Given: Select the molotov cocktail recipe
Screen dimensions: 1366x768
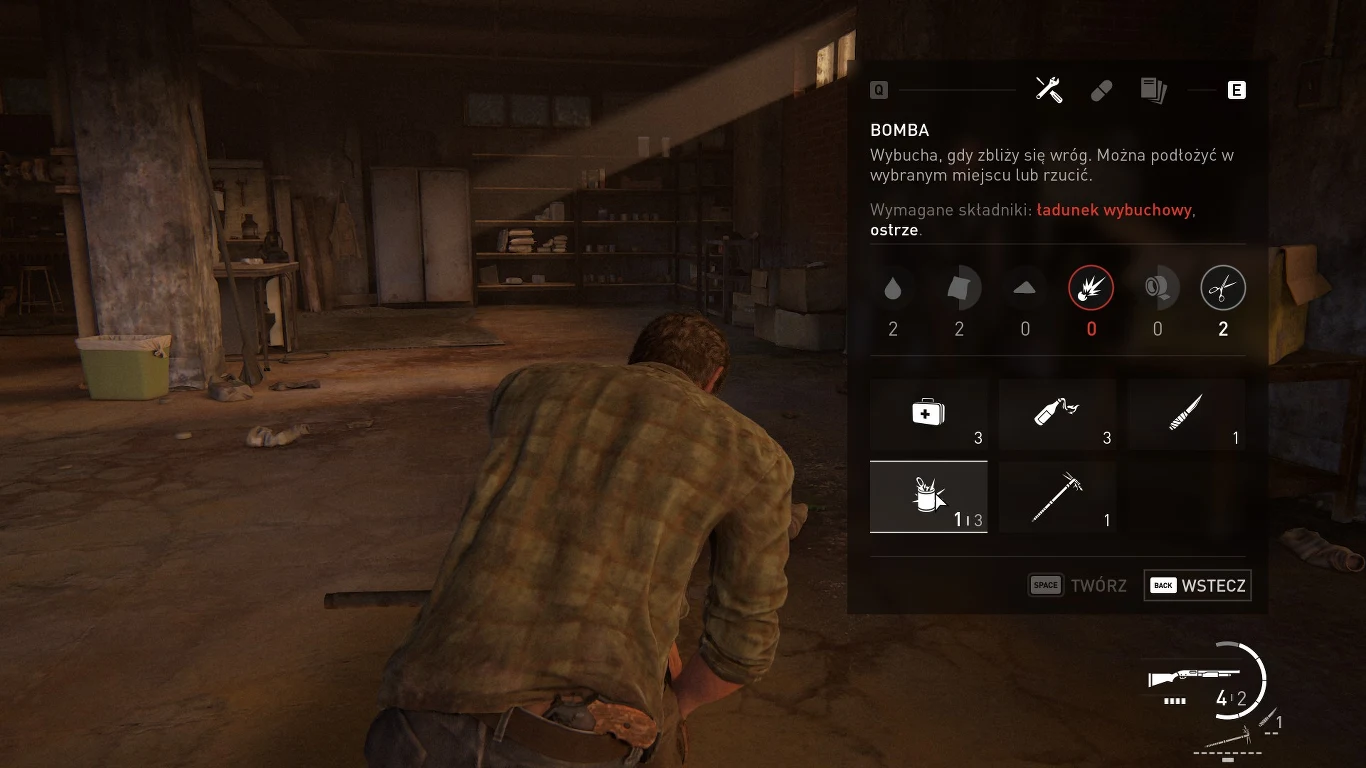Looking at the screenshot, I should 1058,414.
